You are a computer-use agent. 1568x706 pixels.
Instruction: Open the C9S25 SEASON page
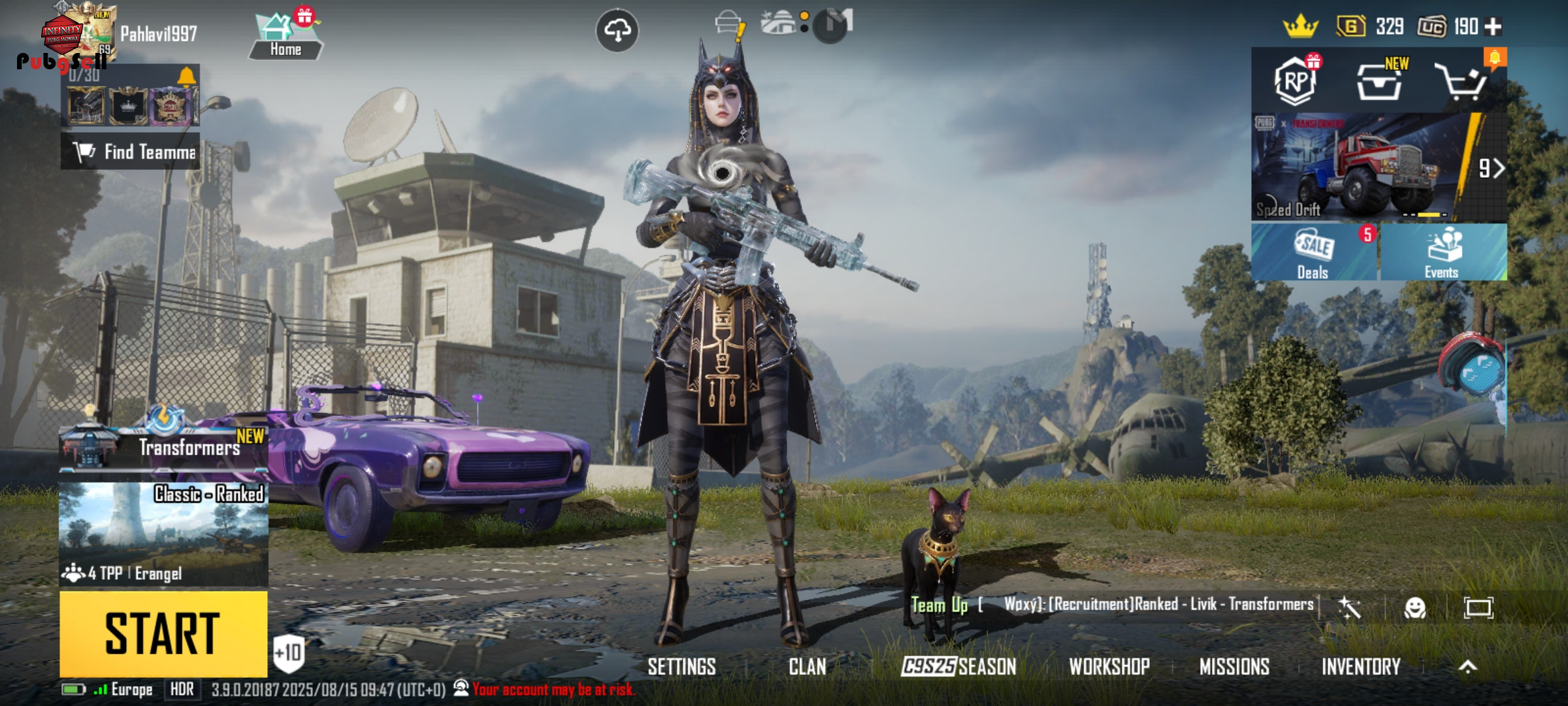958,667
